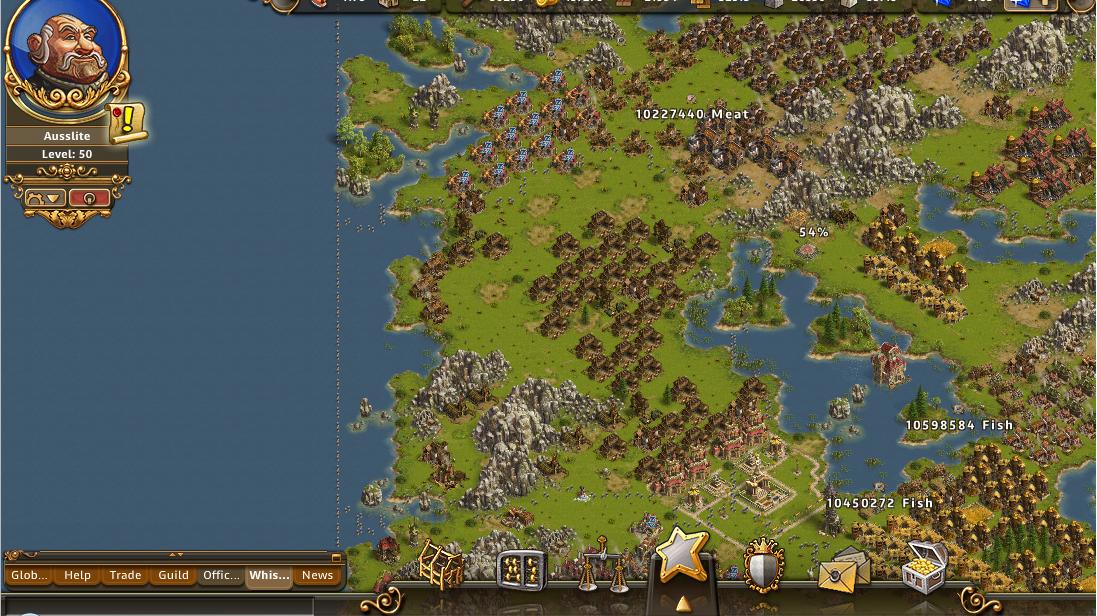Switch to the News tab
The image size is (1097, 616).
click(317, 575)
